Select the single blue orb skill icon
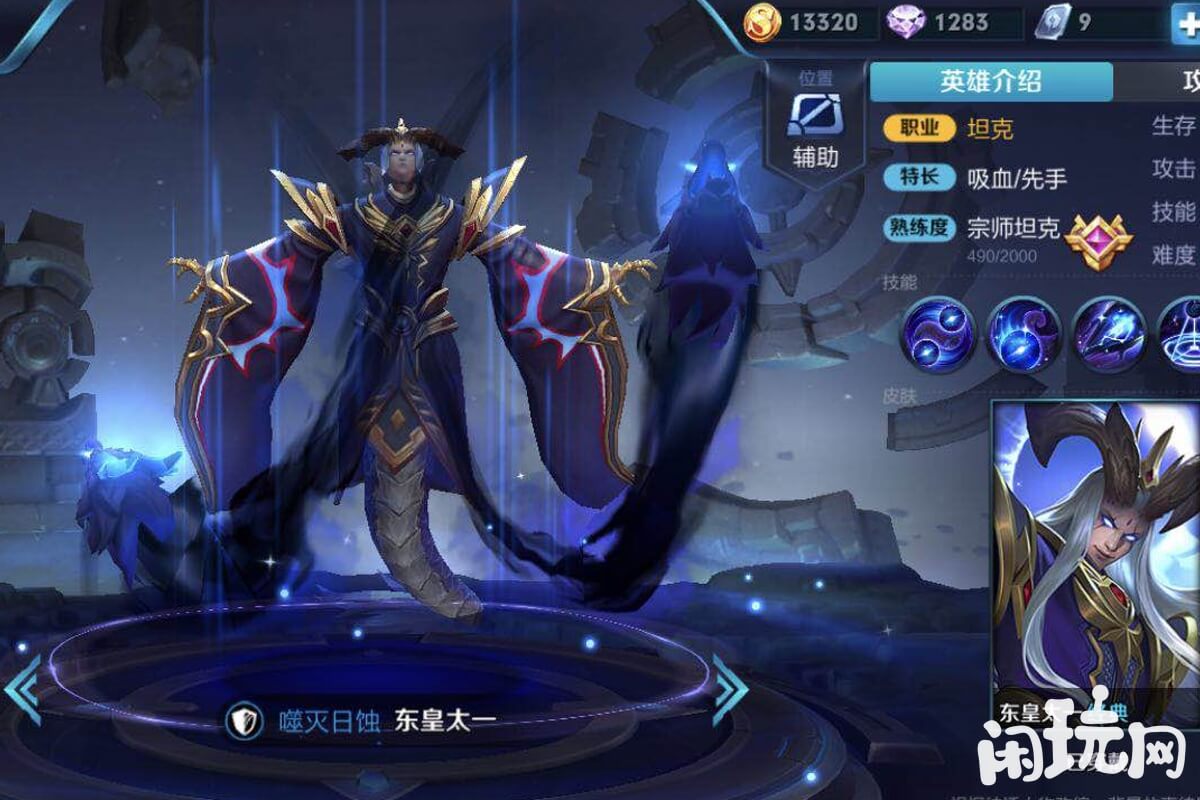 tap(1023, 335)
